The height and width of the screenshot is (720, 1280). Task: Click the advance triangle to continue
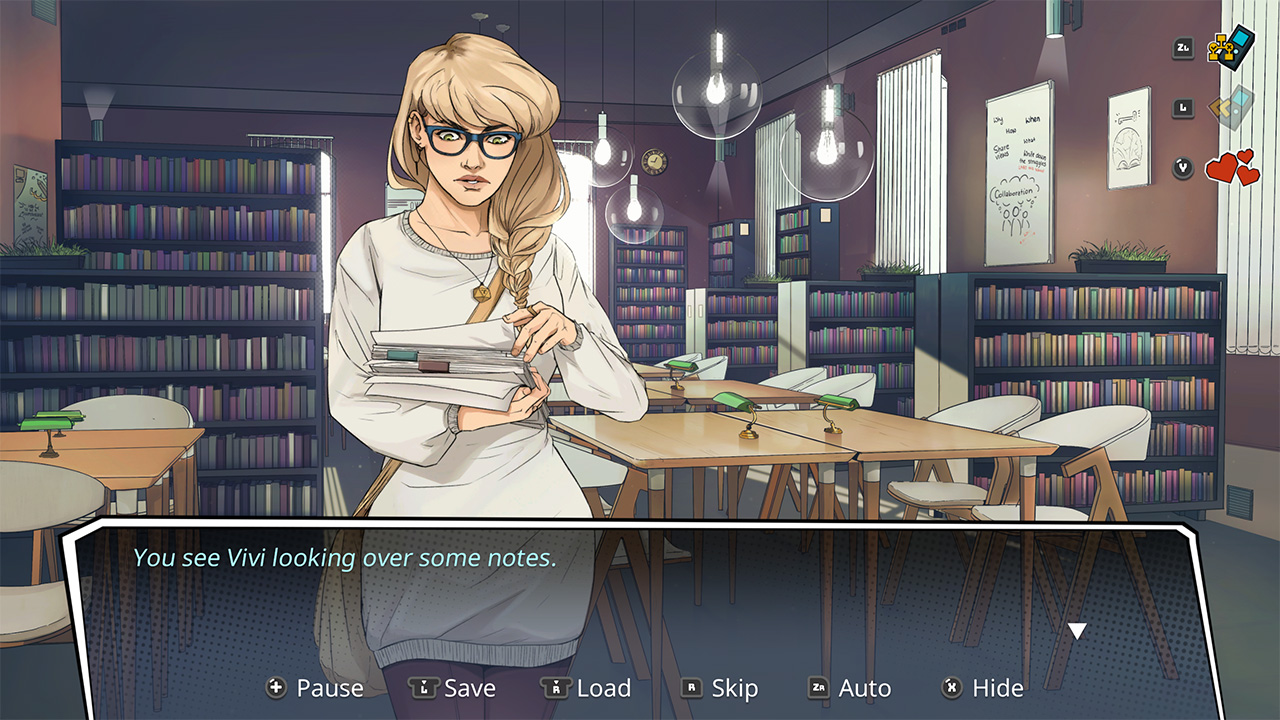[x=1077, y=630]
